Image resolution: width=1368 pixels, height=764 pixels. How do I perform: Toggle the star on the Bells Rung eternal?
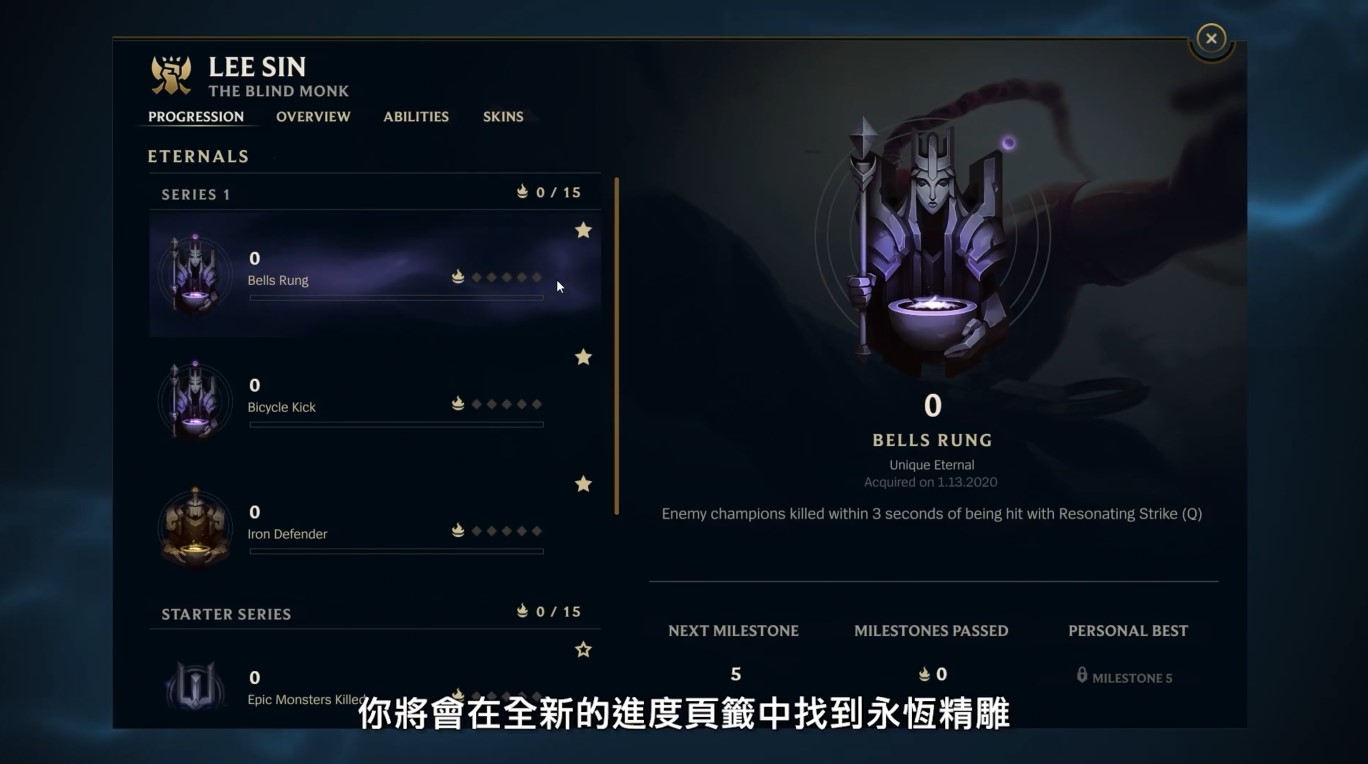click(x=583, y=229)
